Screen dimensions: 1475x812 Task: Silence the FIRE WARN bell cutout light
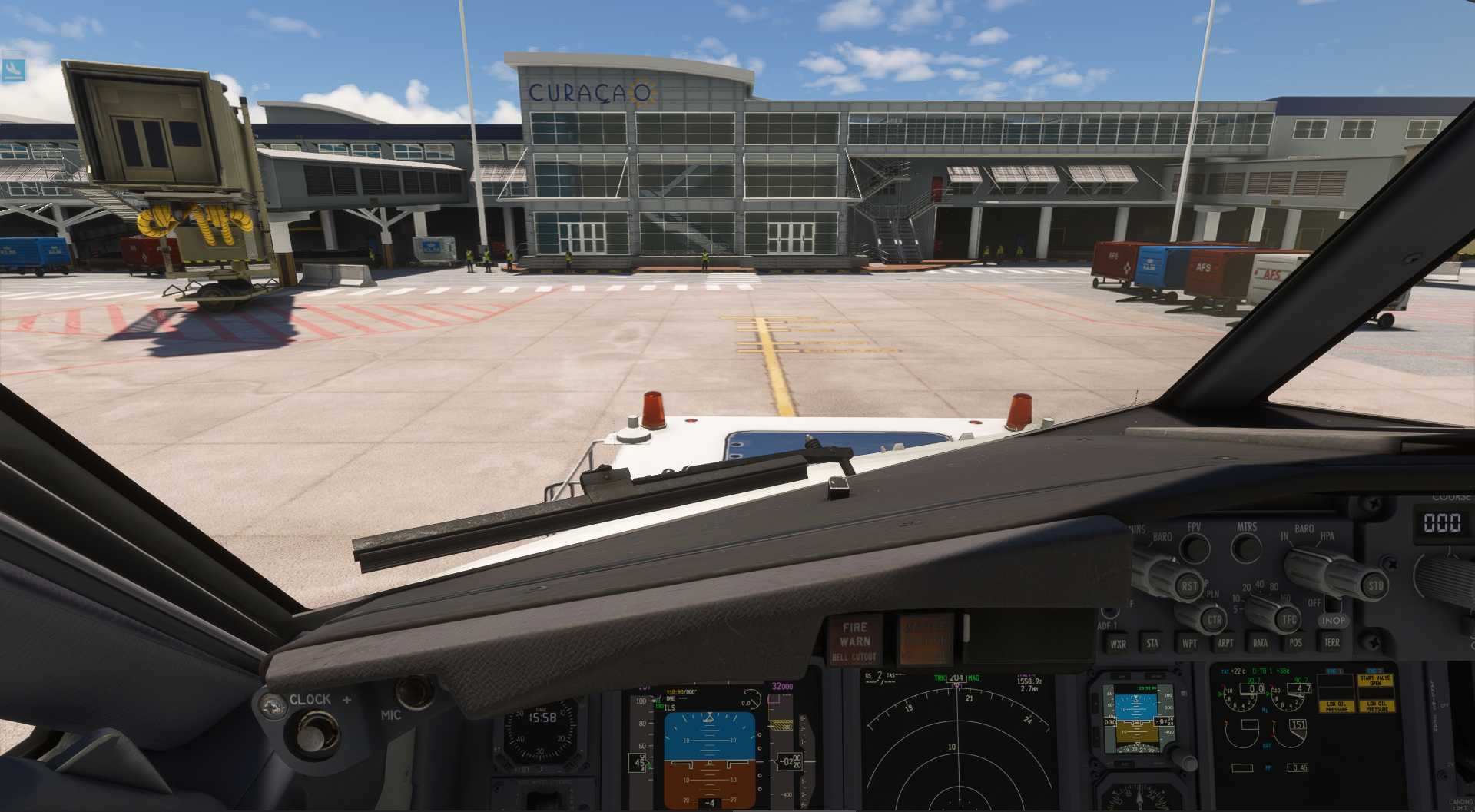coord(854,641)
